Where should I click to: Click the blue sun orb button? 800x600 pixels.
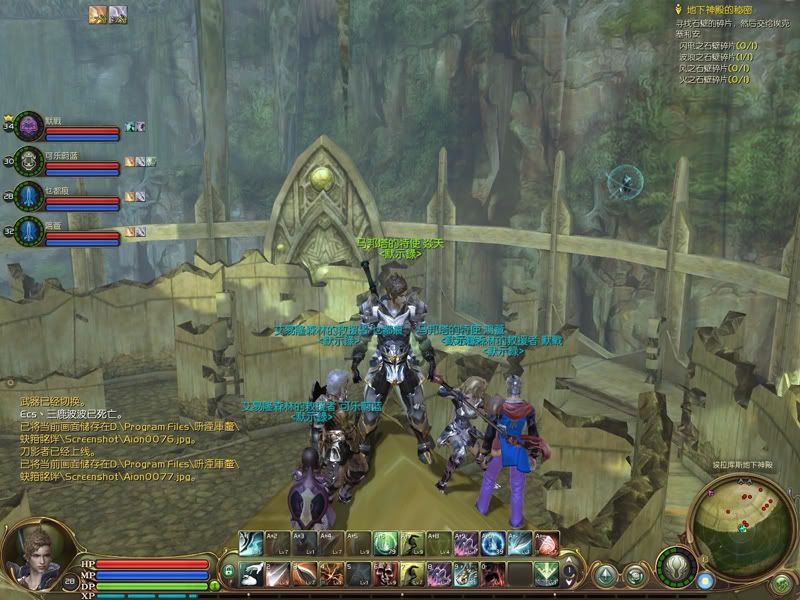[706, 581]
